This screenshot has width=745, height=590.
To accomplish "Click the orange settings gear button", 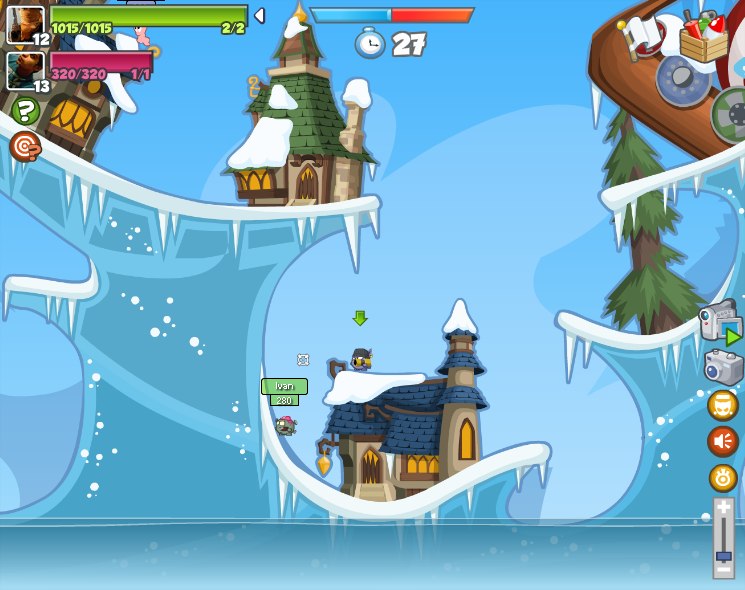I will (723, 478).
